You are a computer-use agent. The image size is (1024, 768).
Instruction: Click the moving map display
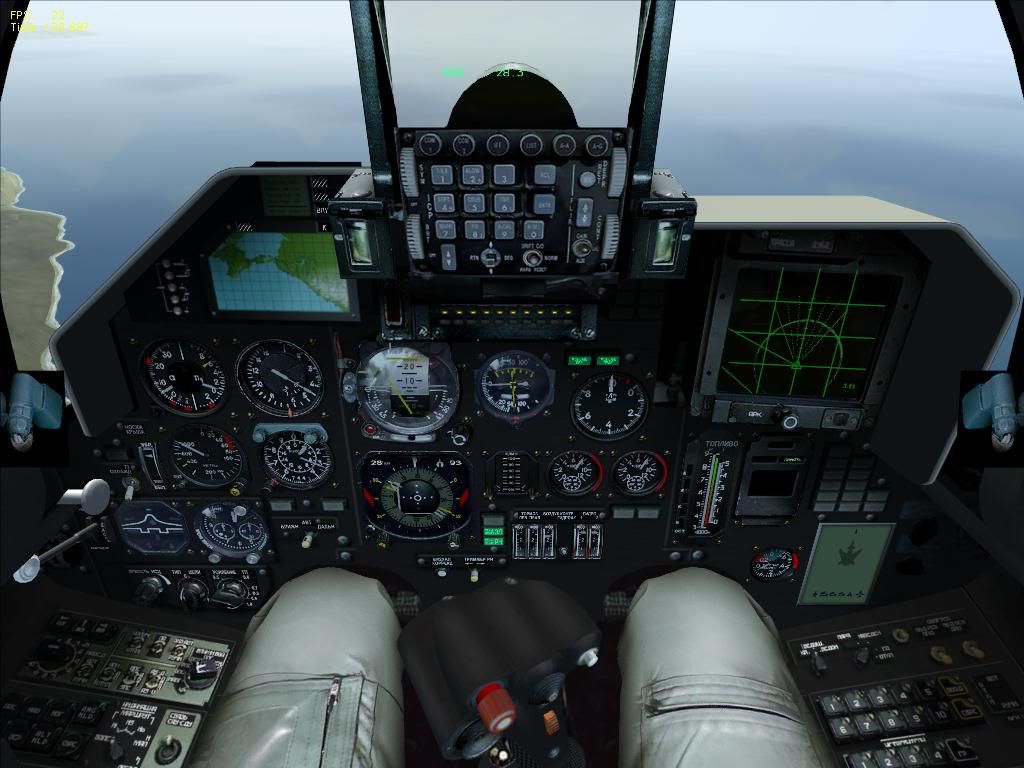point(280,268)
